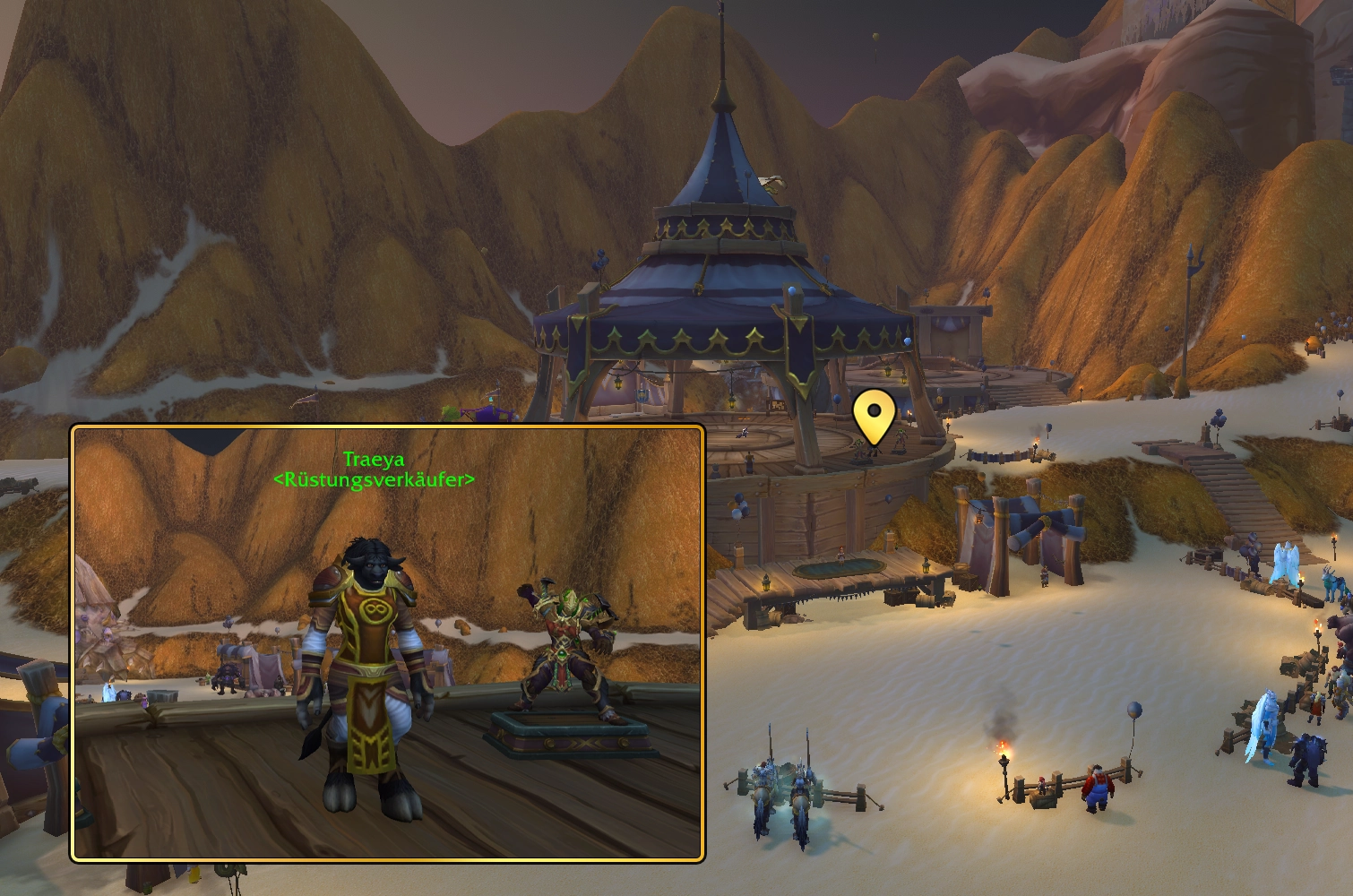
Task: Click the yellow location pin marker
Action: pyautogui.click(x=874, y=415)
